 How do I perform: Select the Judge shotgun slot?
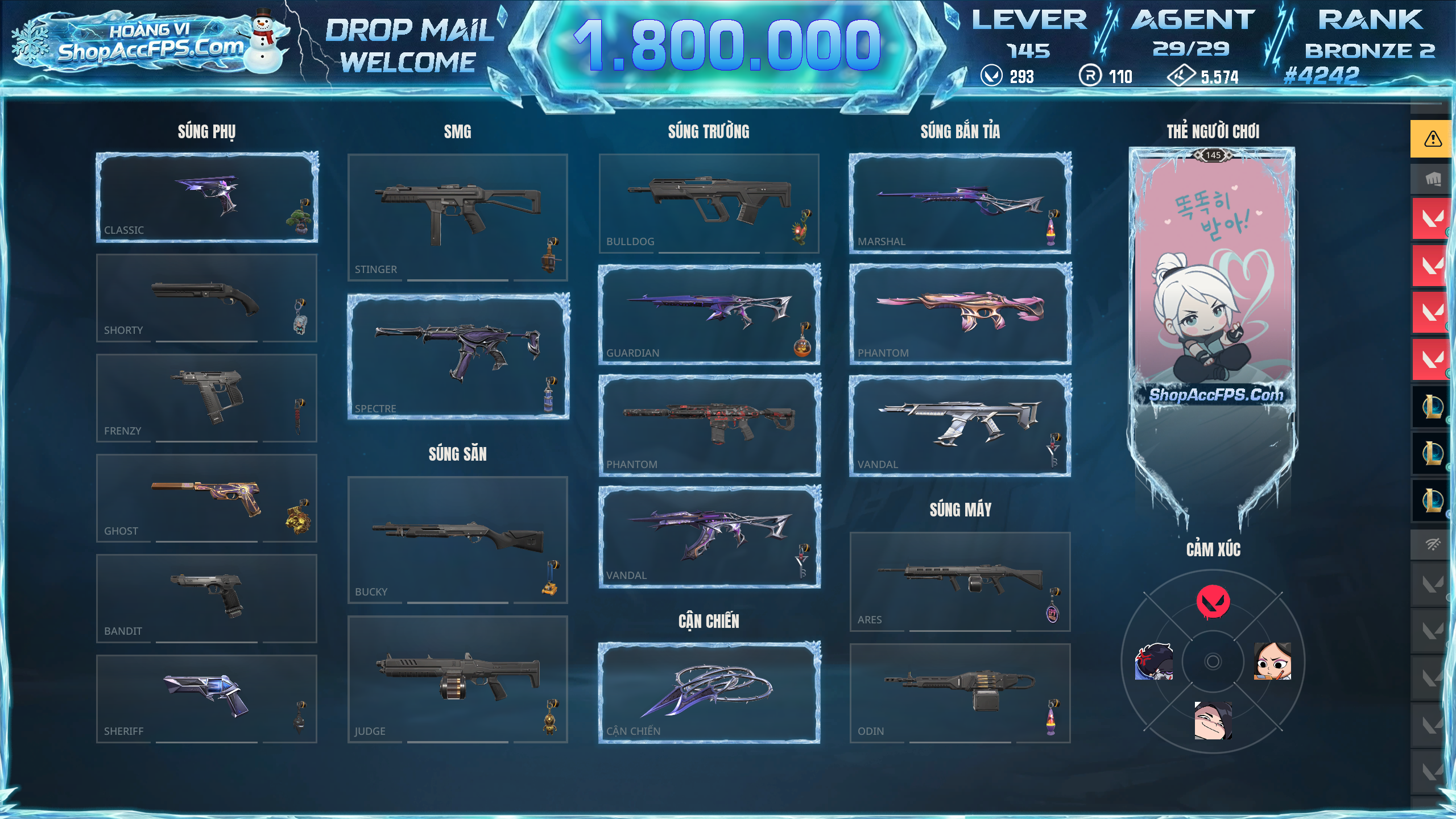(457, 679)
